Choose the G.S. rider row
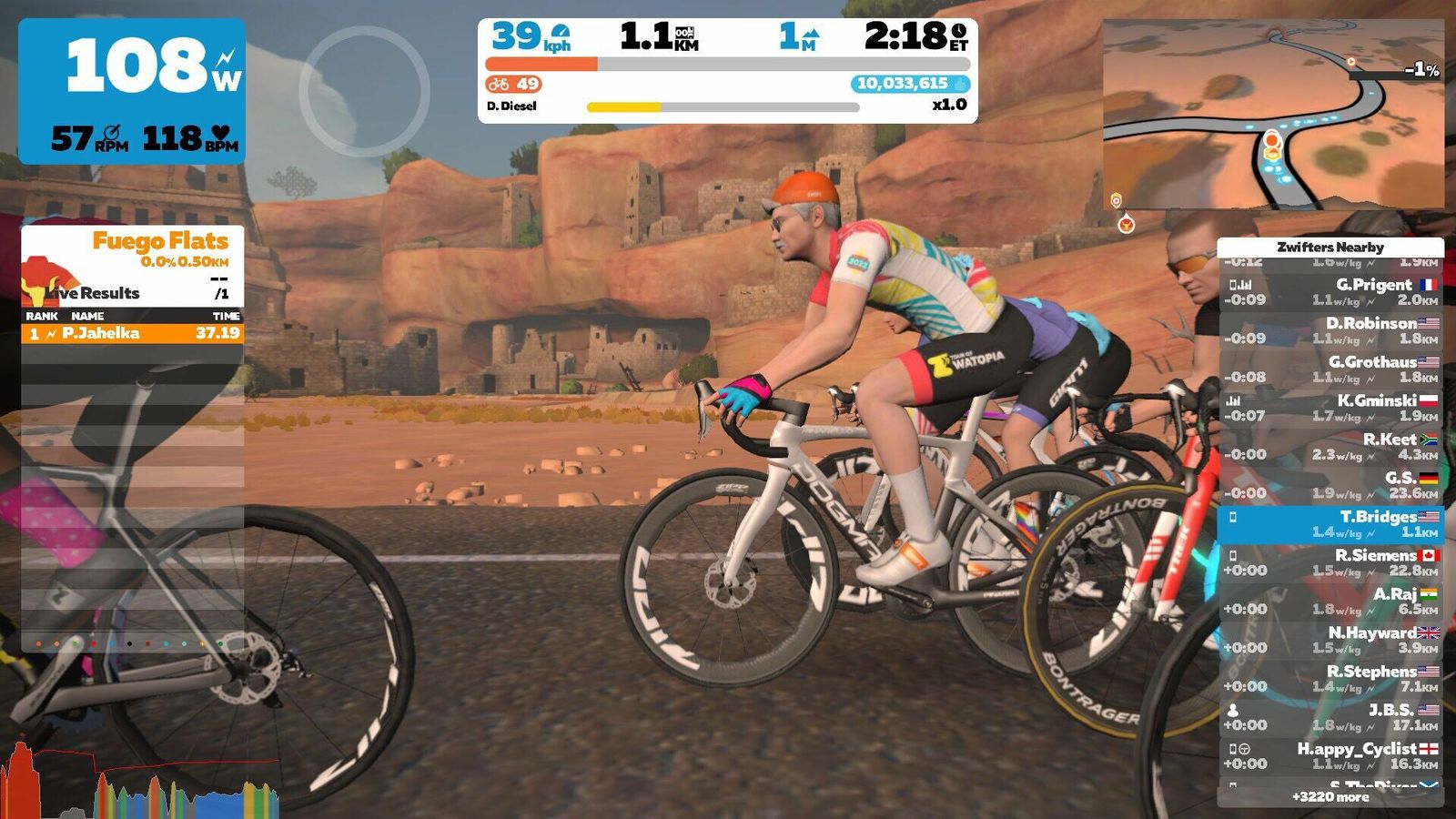The image size is (1456, 819). coord(1330,485)
